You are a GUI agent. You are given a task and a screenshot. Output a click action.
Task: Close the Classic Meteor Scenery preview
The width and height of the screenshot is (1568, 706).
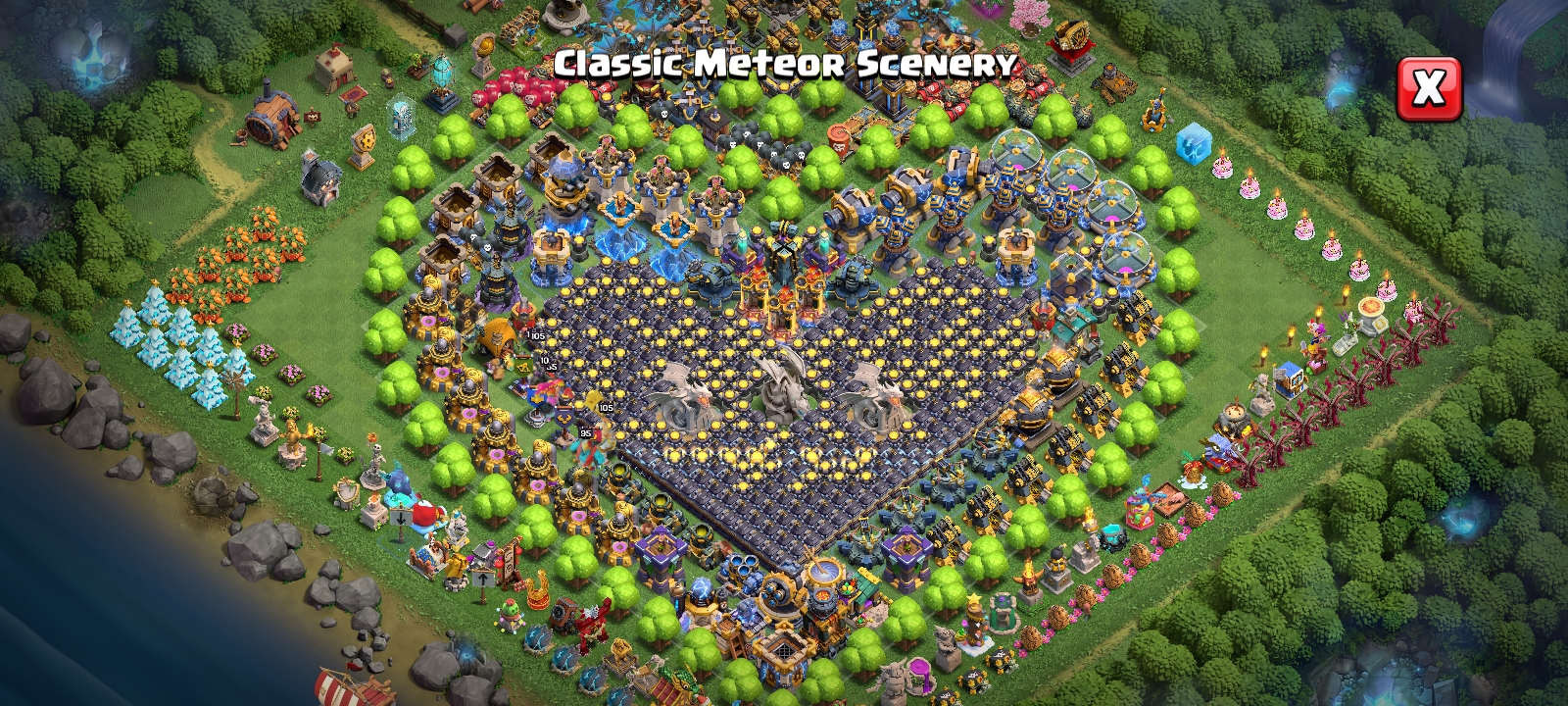[1428, 88]
